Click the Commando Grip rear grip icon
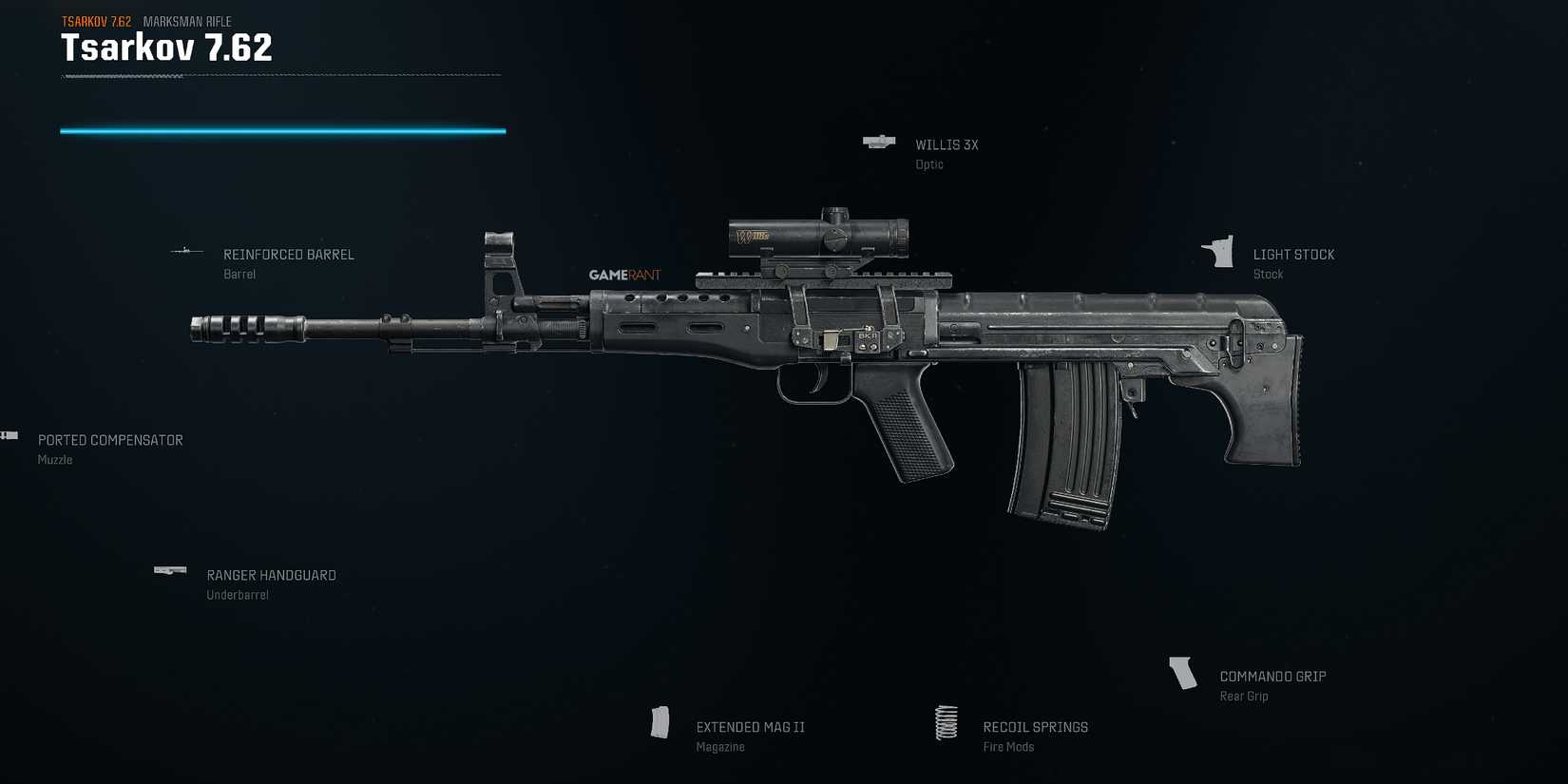This screenshot has height=784, width=1568. click(1183, 672)
